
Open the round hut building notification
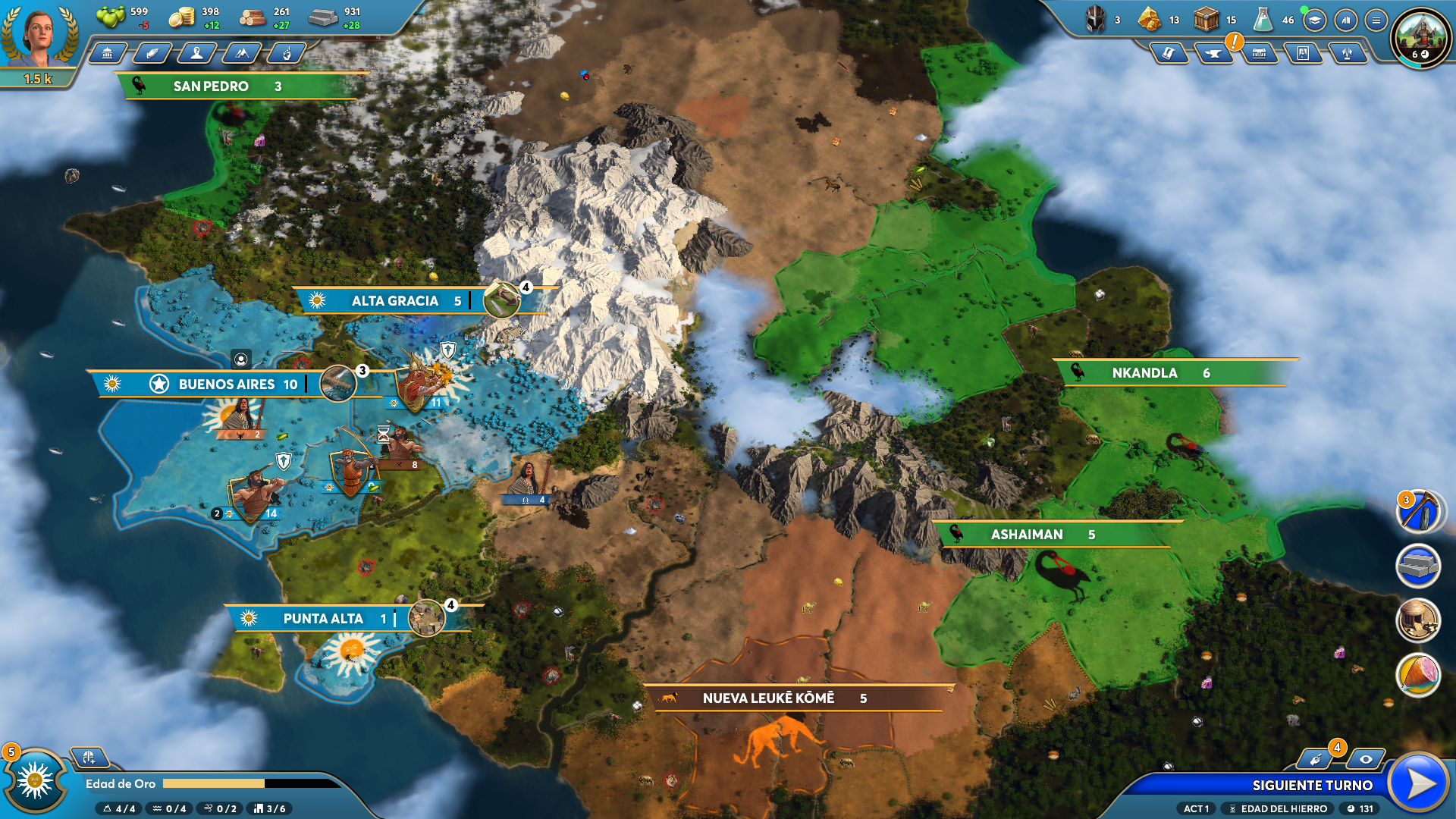click(1417, 620)
